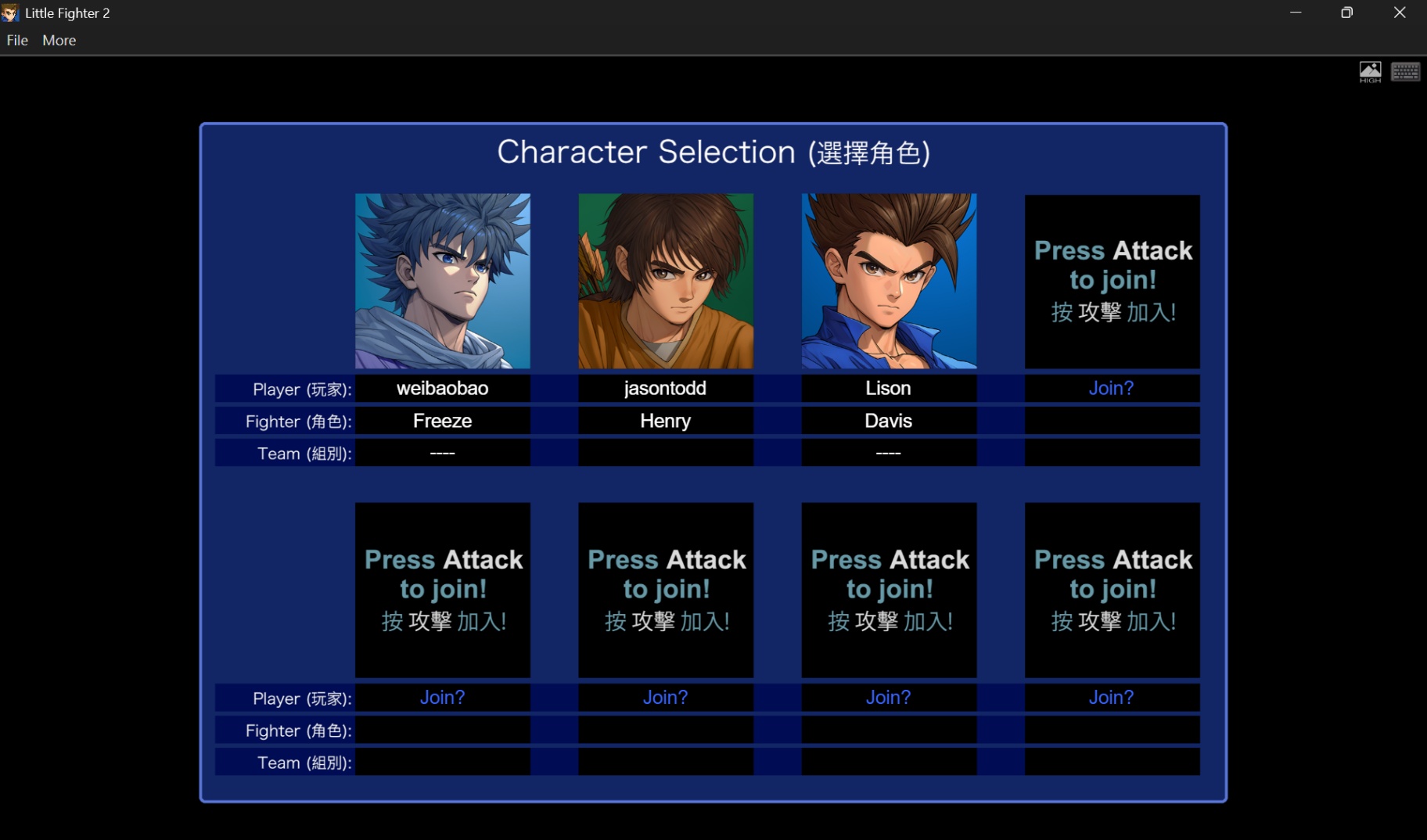Click Join? below the first empty slot
Viewport: 1427px width, 840px height.
pyautogui.click(x=442, y=697)
